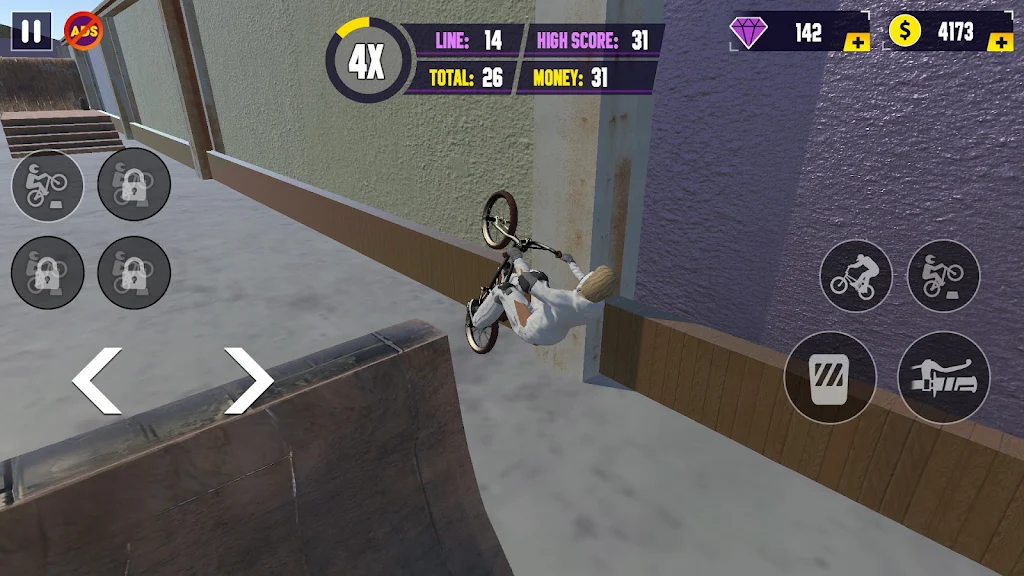This screenshot has height=576, width=1024.
Task: Squeeze the brake lever button
Action: coord(943,377)
